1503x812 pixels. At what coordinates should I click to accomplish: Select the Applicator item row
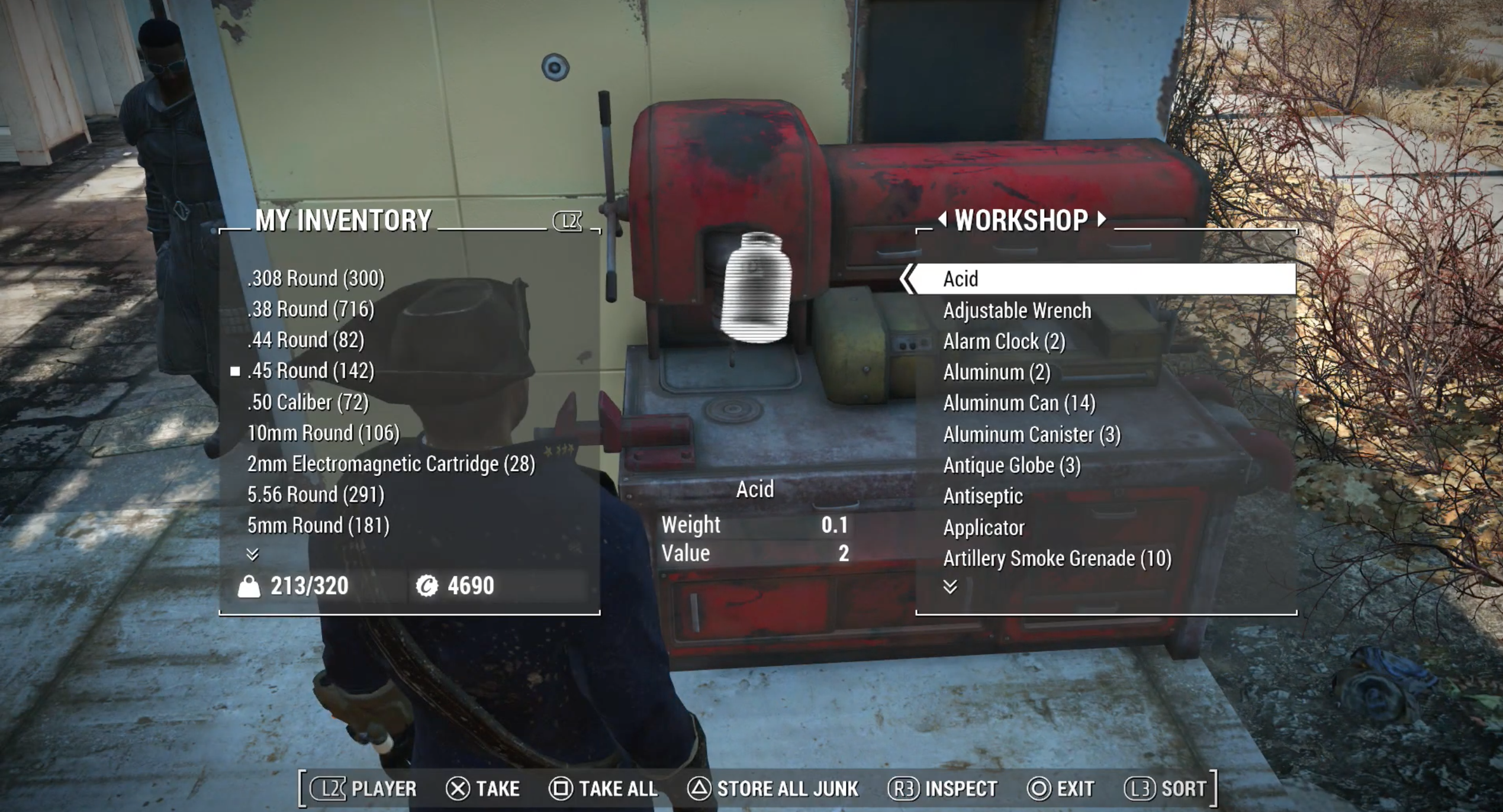983,527
